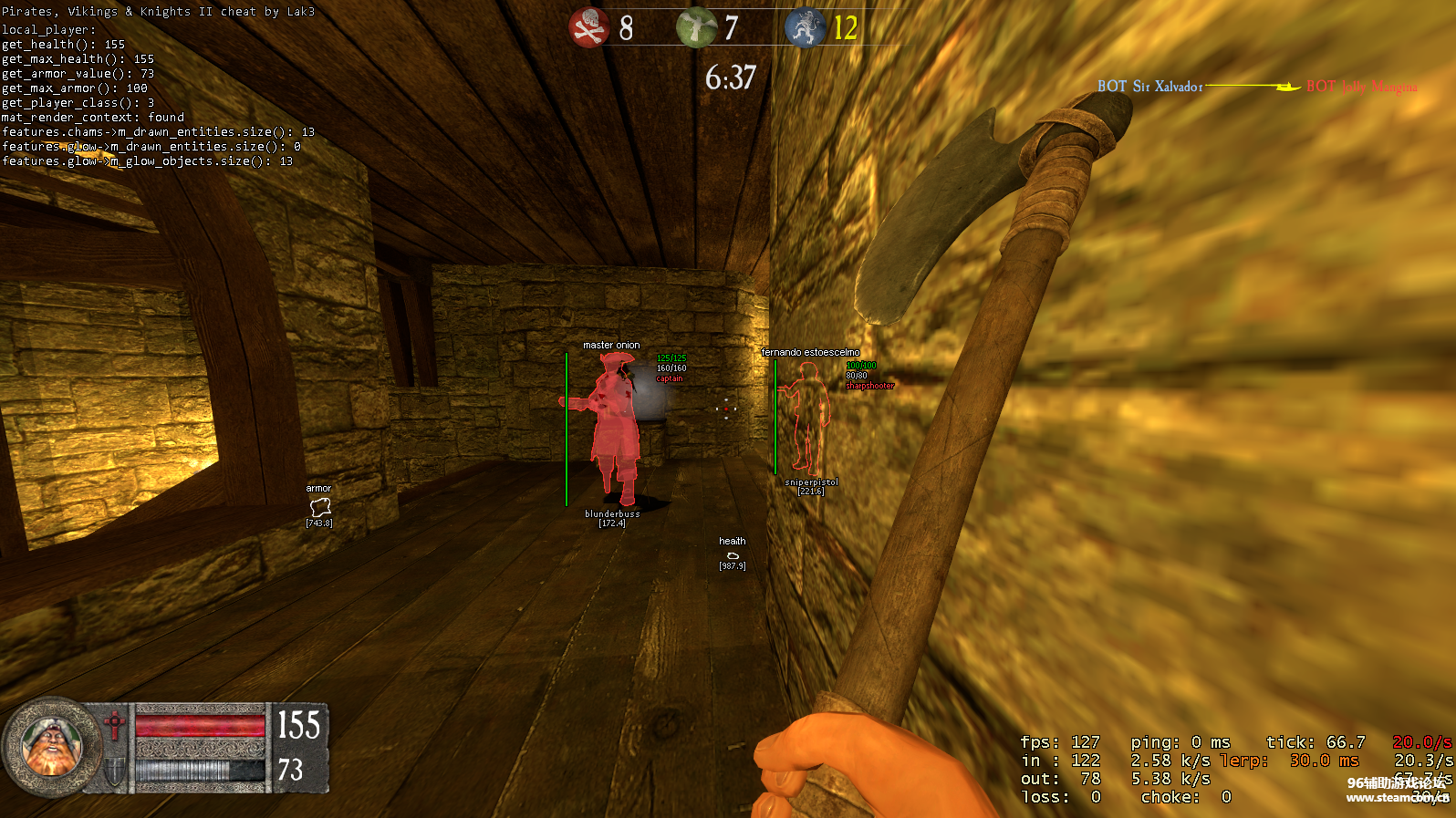Screen dimensions: 1456x818
Task: Click the health pickup ESP icon
Action: (733, 554)
